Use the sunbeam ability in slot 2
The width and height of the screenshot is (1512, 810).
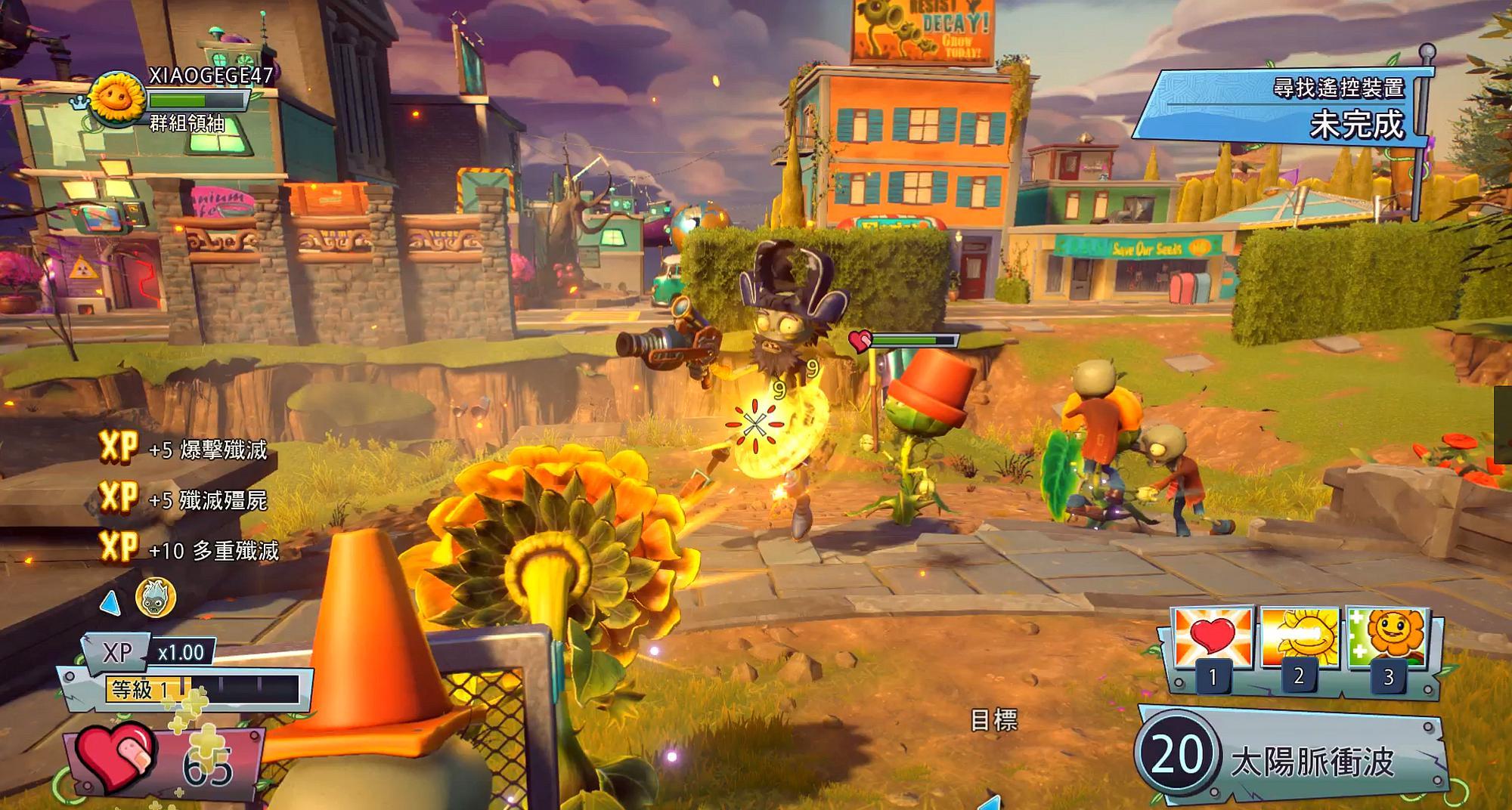(x=1298, y=638)
